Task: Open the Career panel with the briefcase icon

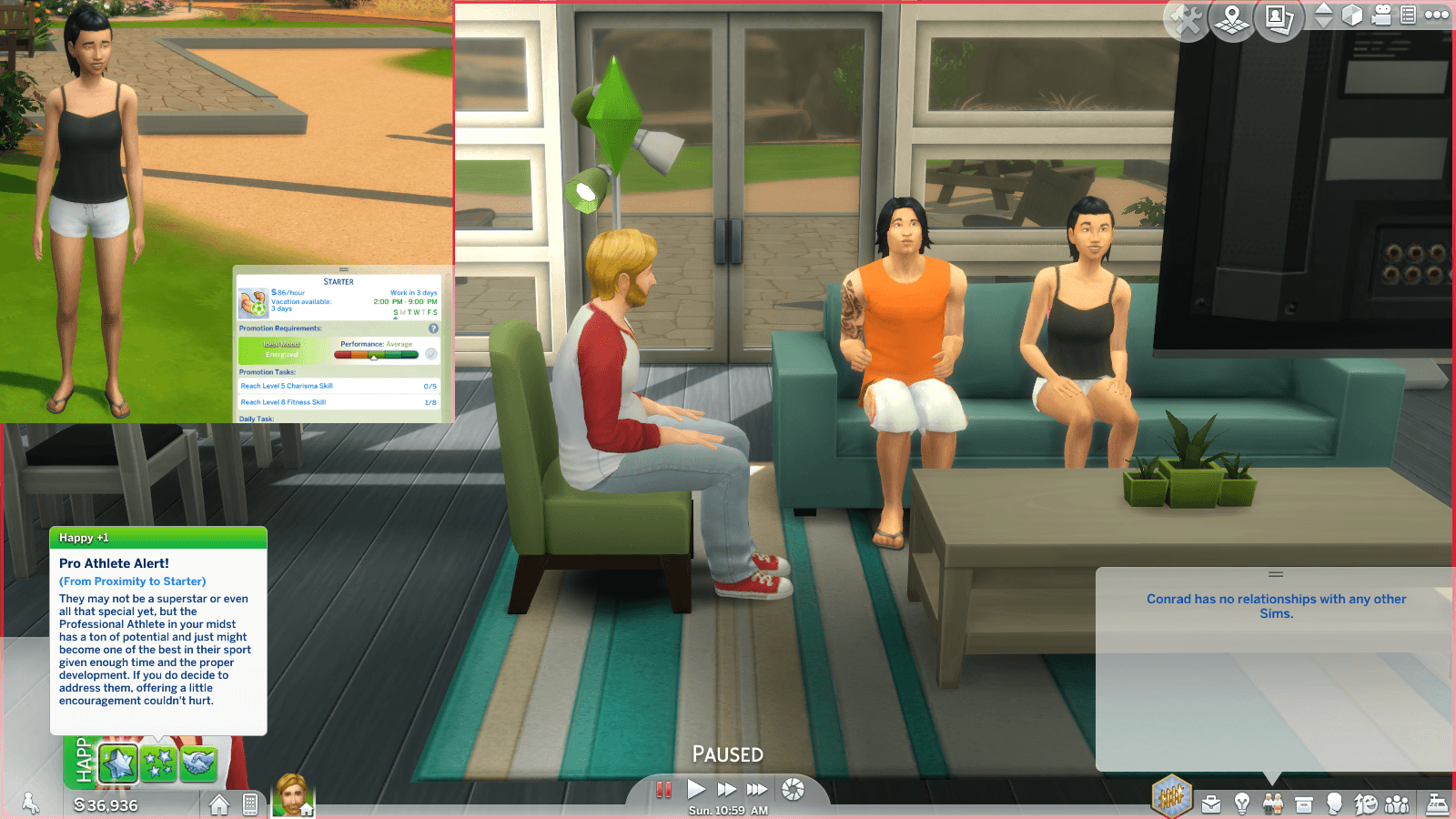Action: [x=1210, y=804]
